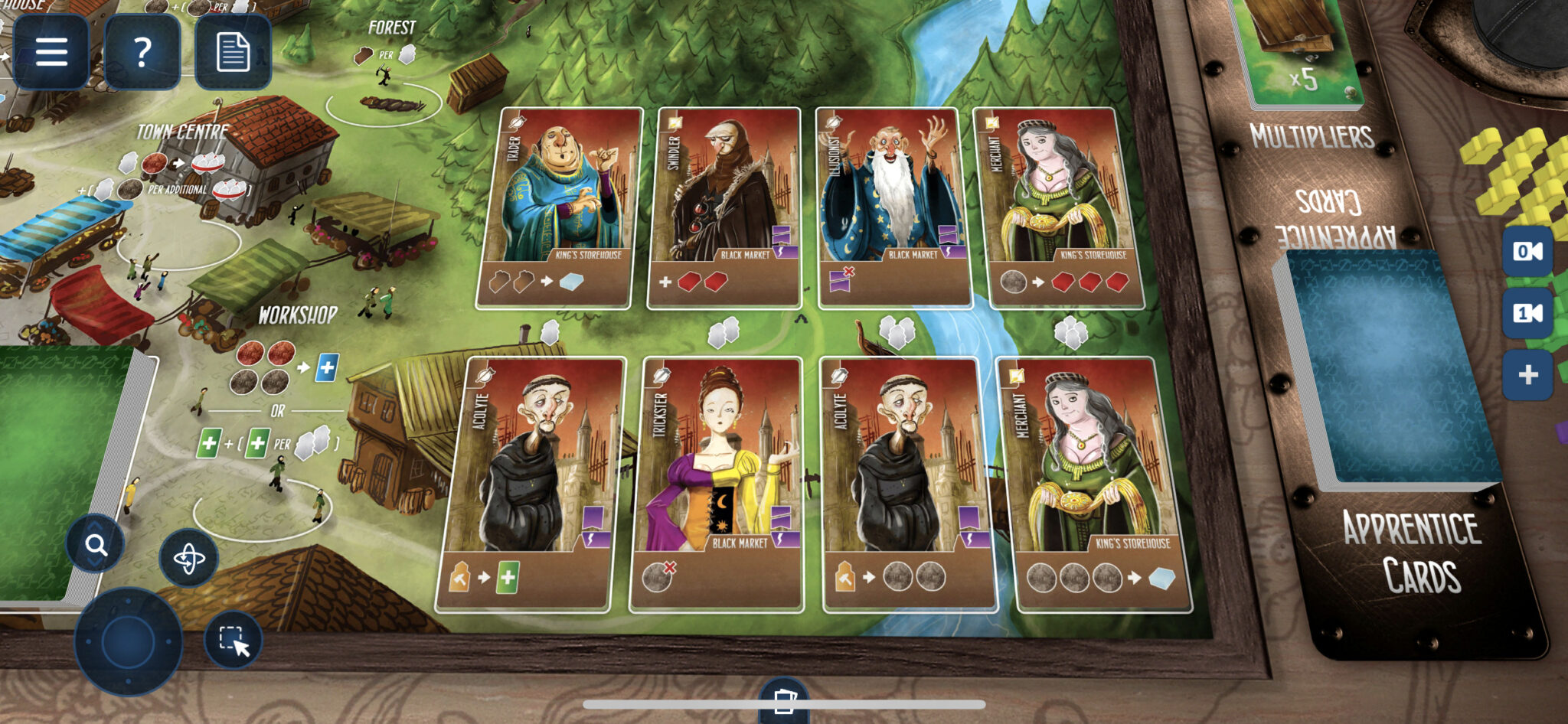Switch to saved camera position 0

1527,251
